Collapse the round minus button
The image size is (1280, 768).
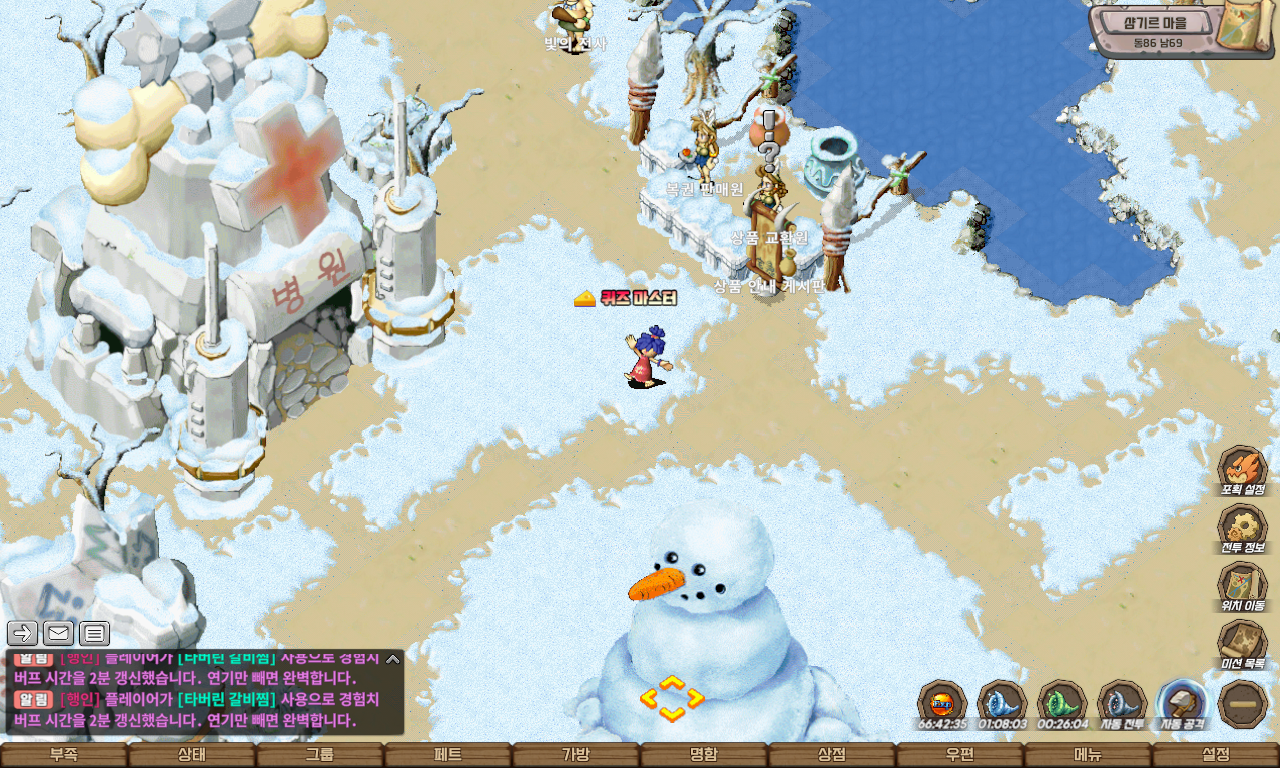click(x=1244, y=704)
